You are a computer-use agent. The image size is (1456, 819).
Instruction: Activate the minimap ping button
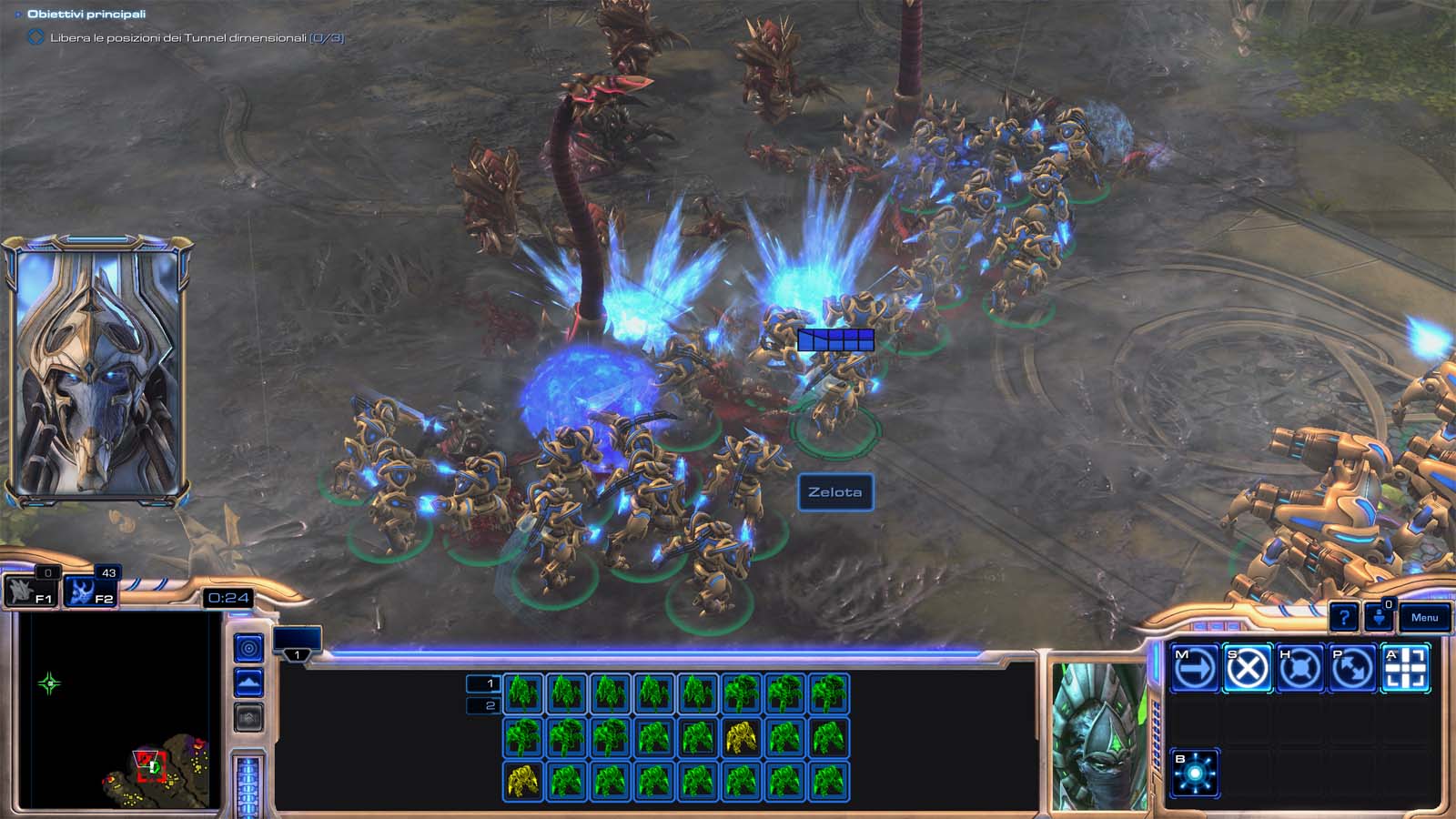pyautogui.click(x=248, y=648)
